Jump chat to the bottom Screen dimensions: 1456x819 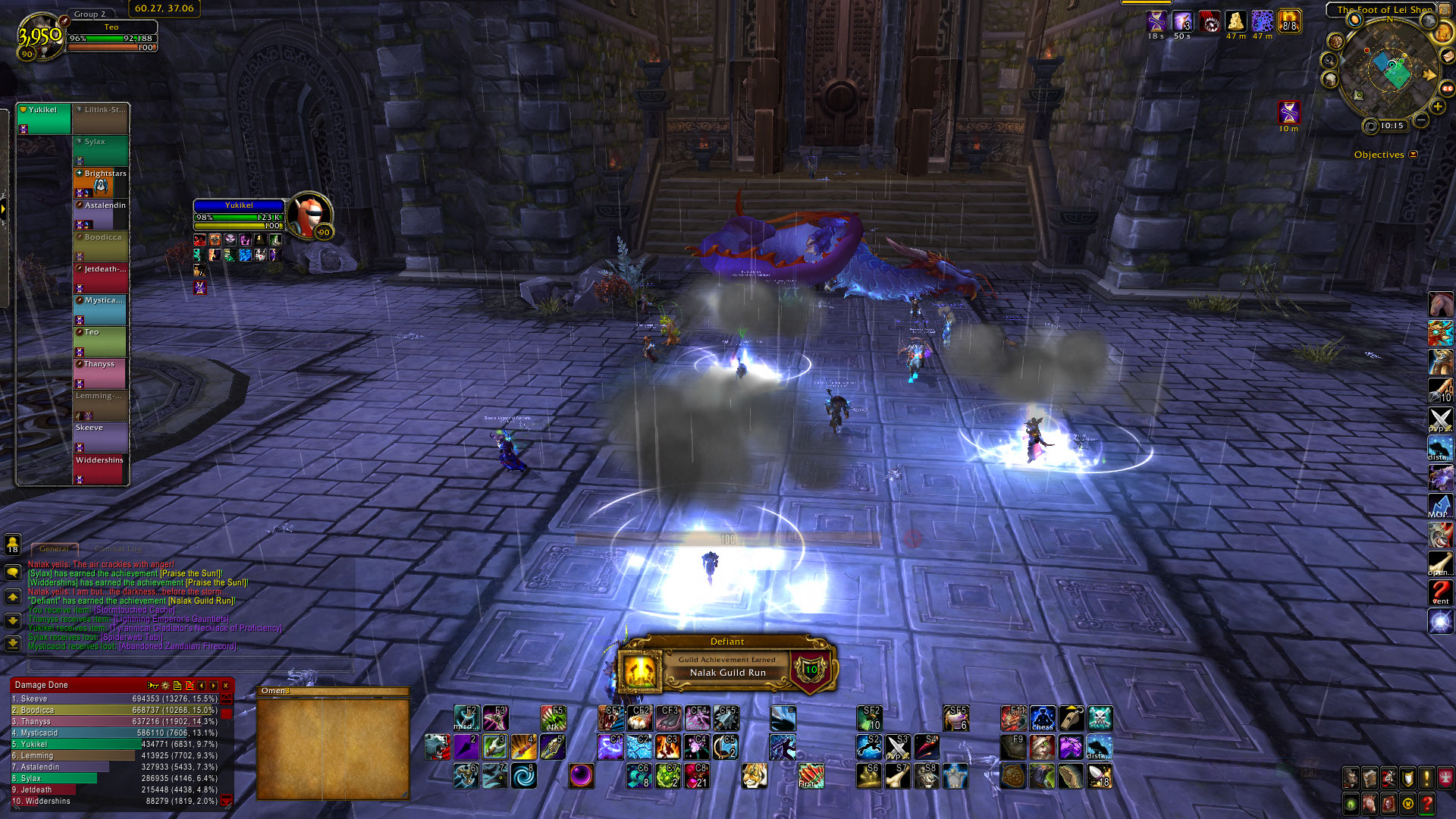13,644
